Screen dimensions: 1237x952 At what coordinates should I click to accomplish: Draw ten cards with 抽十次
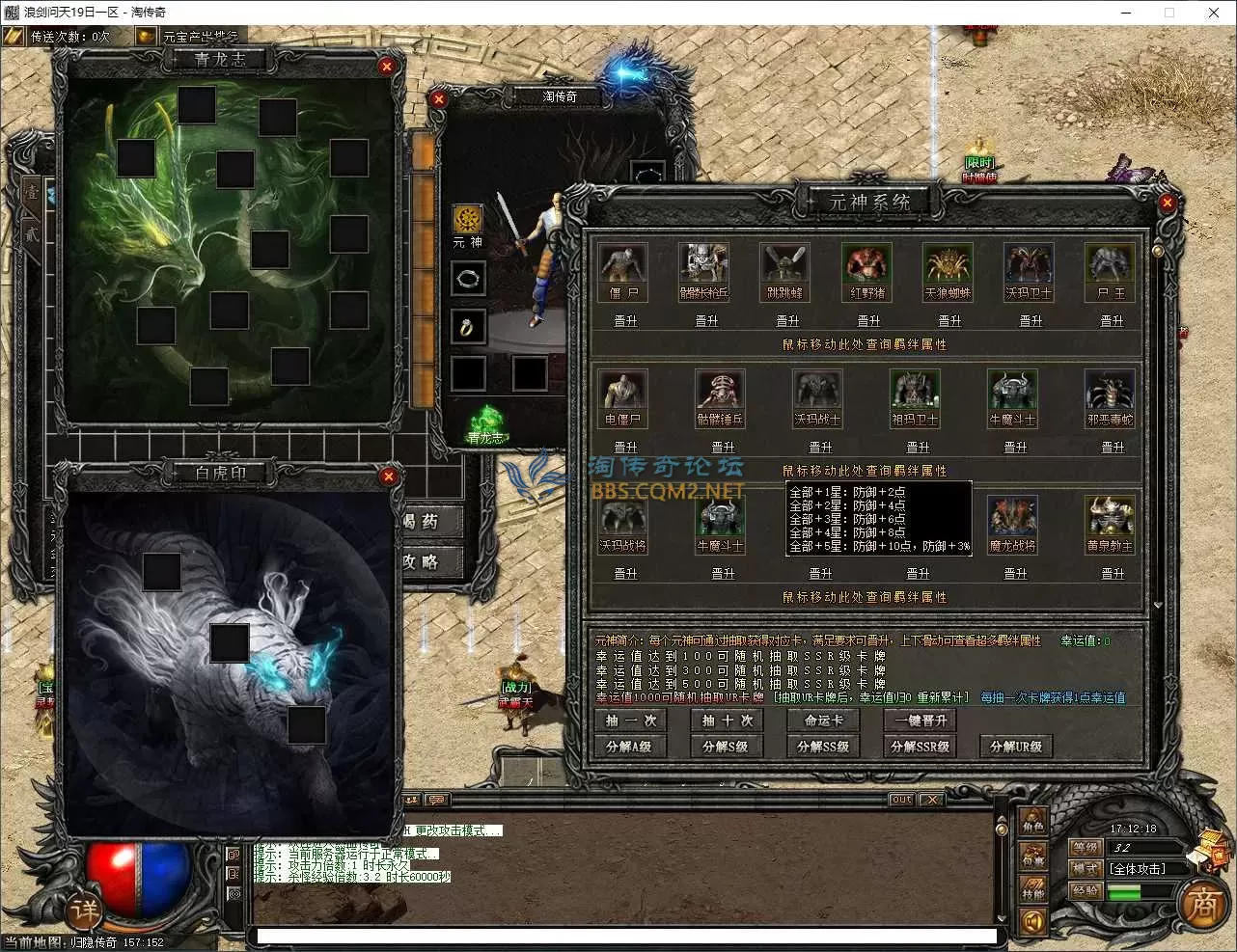coord(727,721)
